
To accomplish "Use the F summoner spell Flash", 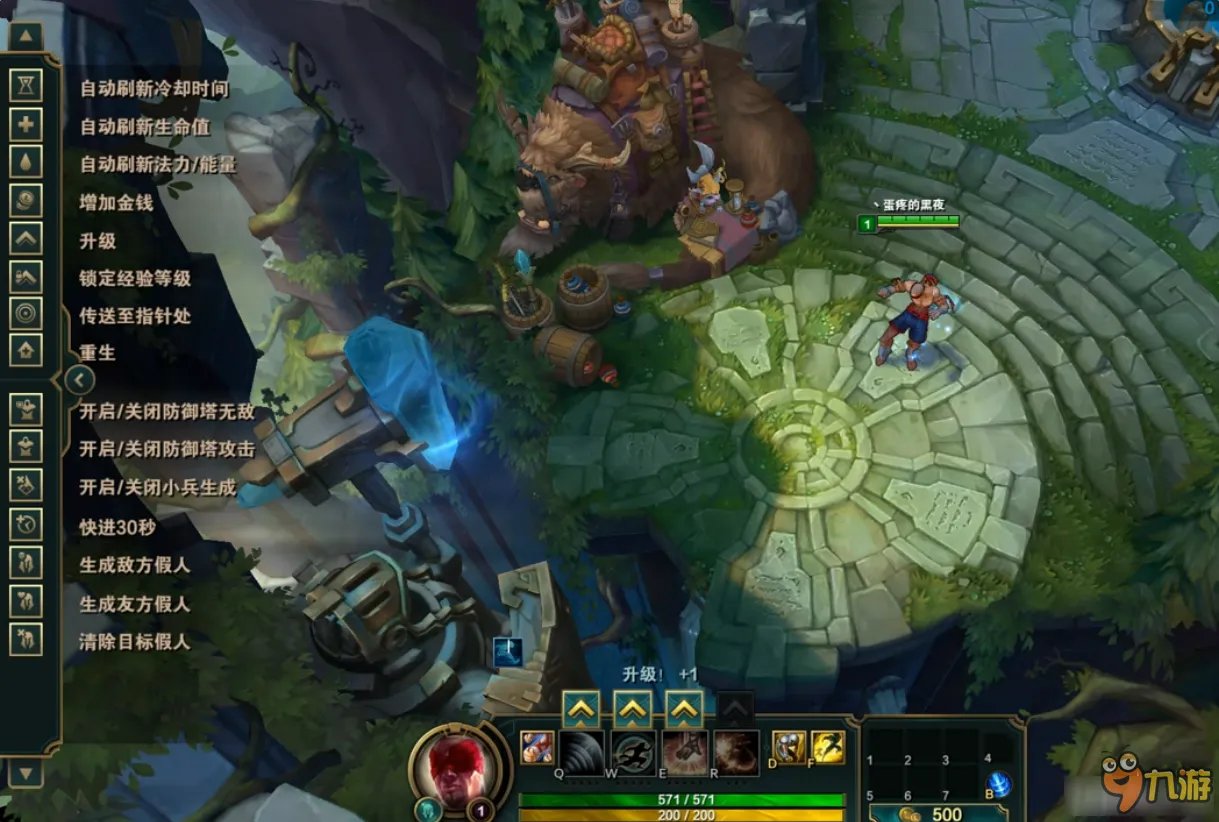I will (x=828, y=747).
